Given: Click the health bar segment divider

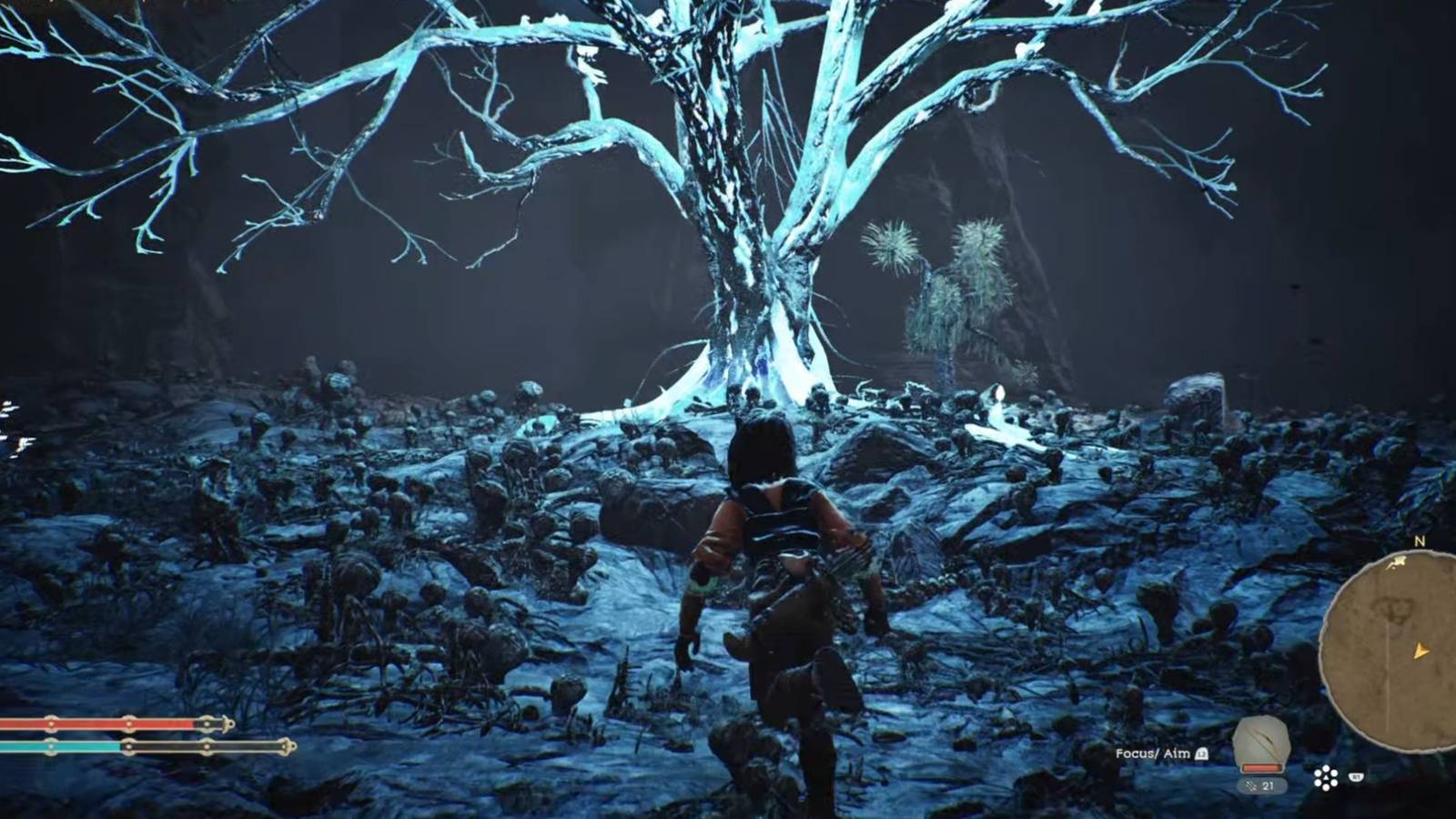Looking at the screenshot, I should 129,723.
